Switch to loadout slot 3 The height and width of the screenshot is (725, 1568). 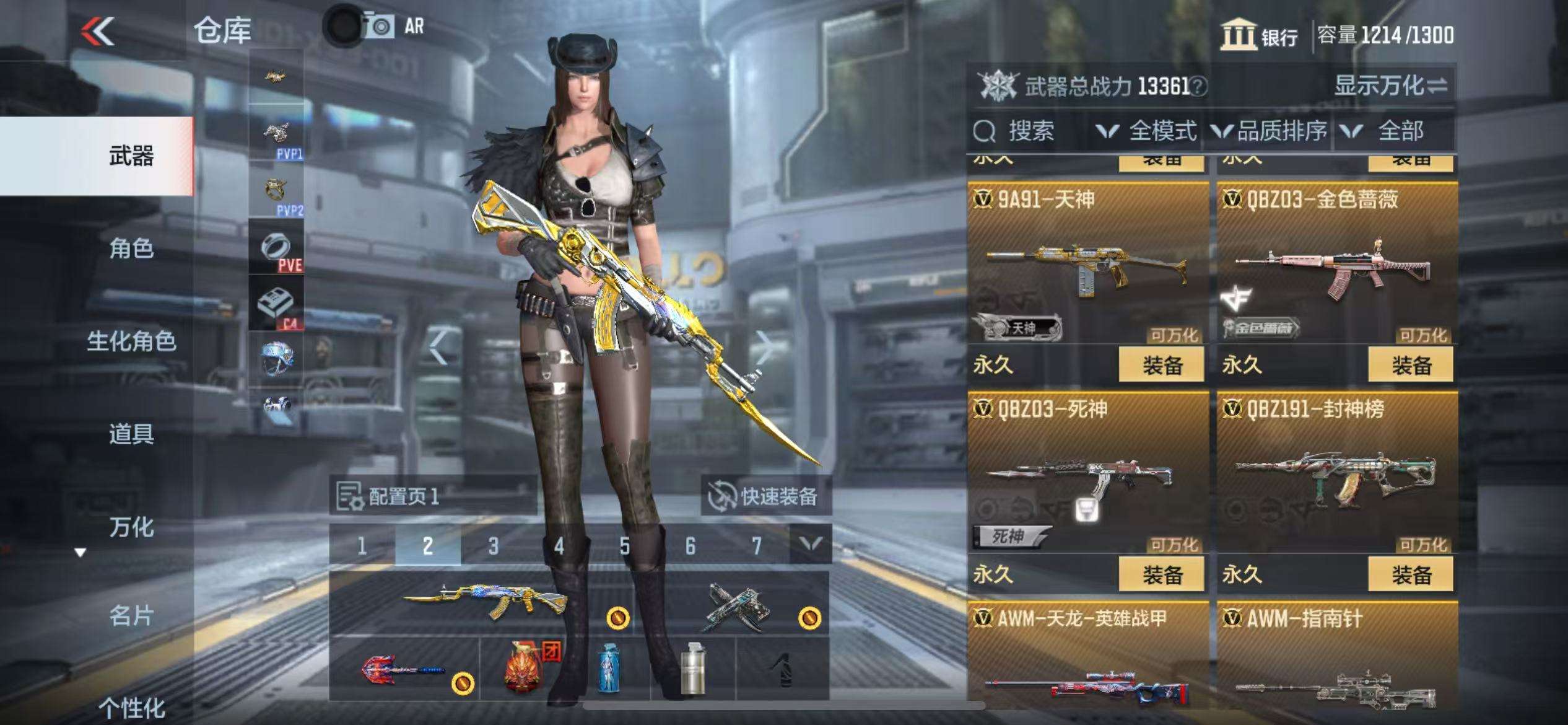coord(493,546)
